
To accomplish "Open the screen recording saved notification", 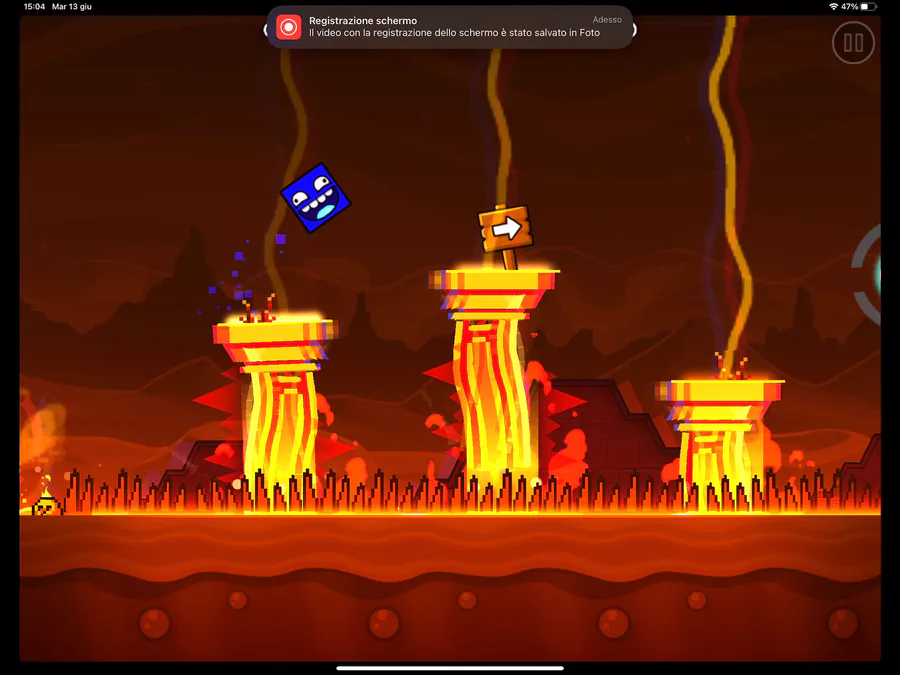I will (450, 27).
